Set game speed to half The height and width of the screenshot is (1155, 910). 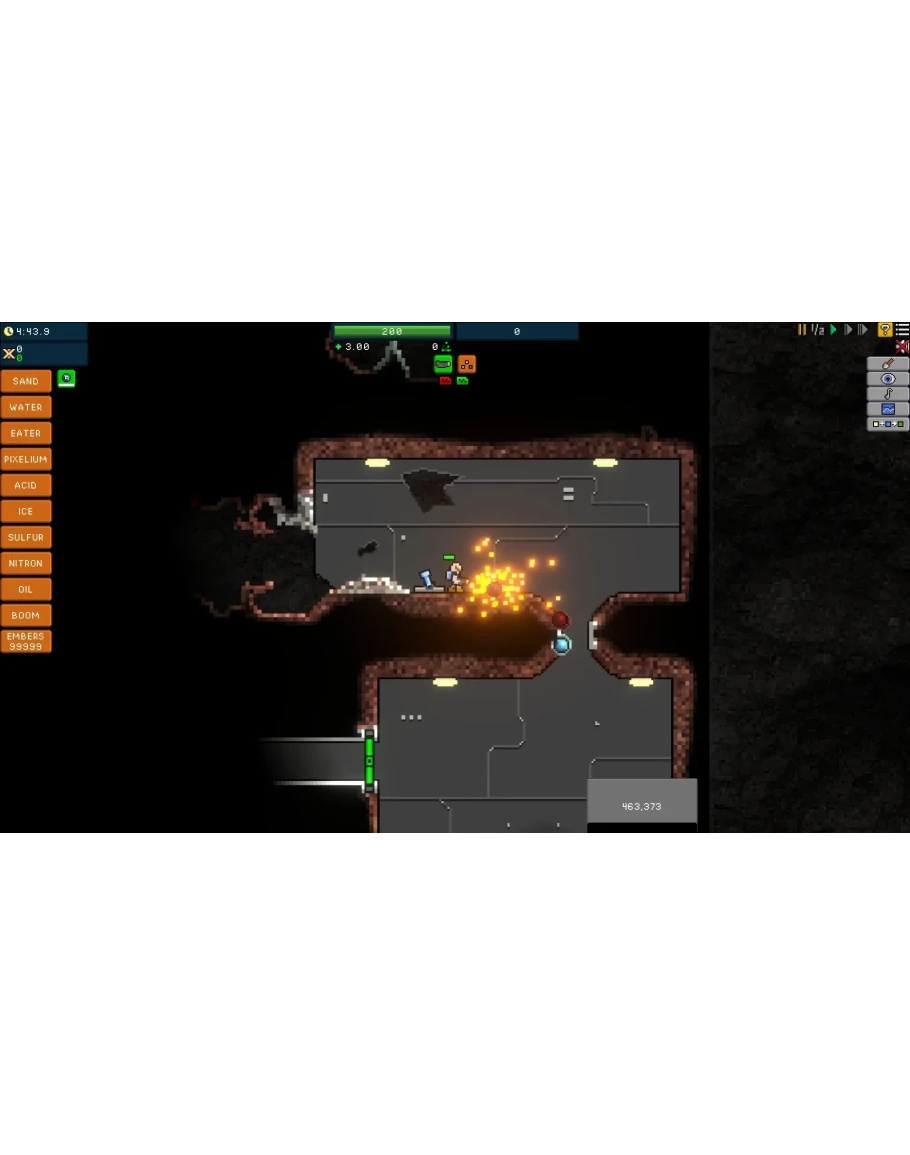[817, 330]
